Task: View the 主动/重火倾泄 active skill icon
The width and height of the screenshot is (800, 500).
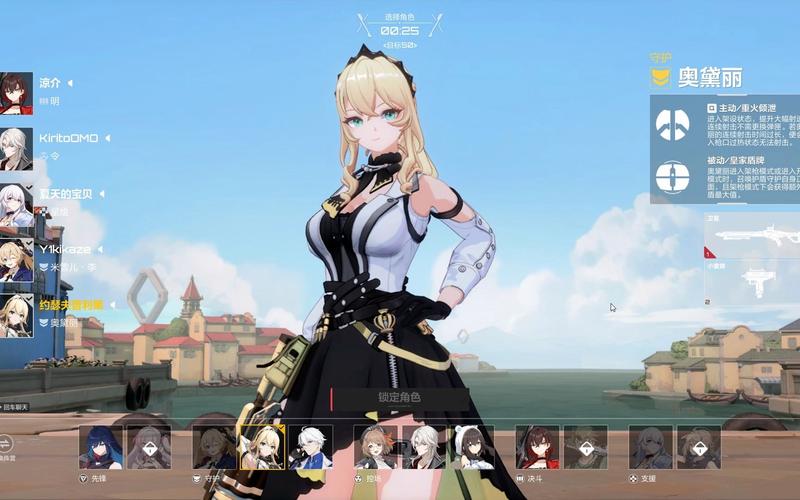Action: (672, 124)
